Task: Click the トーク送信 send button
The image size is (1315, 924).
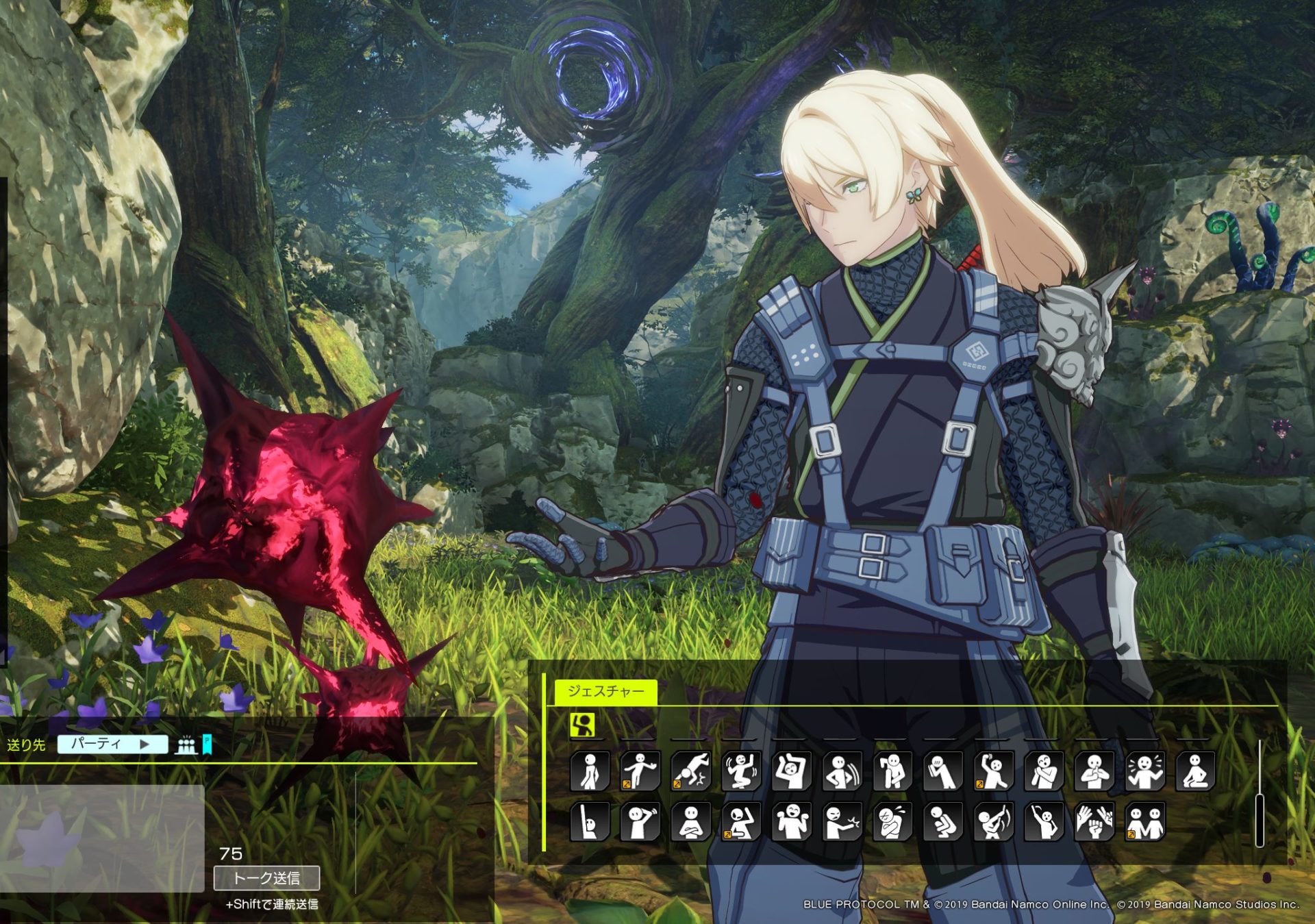Action: point(266,878)
